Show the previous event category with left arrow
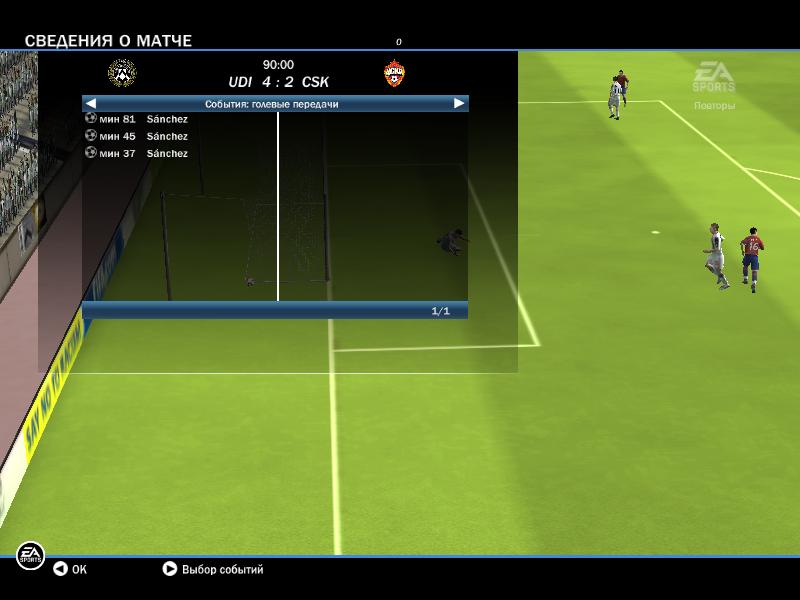Screen dimensions: 800x600 point(91,103)
